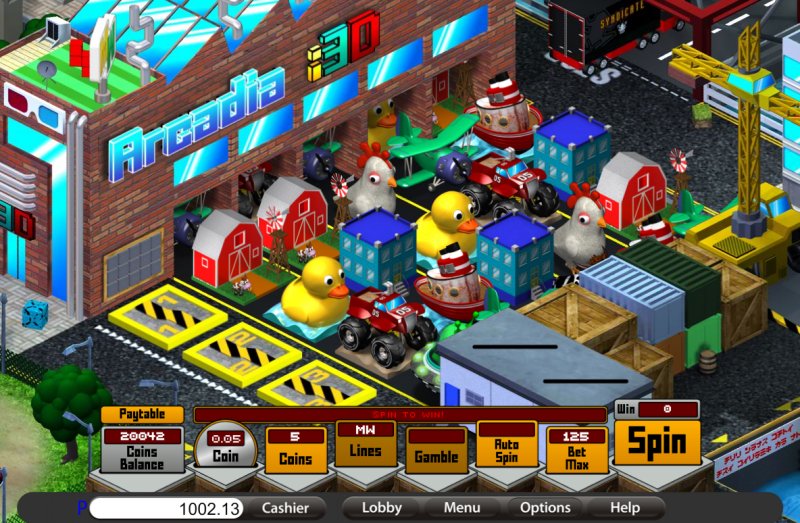Adjust the number of Coins
Image resolution: width=800 pixels, height=523 pixels.
(295, 451)
